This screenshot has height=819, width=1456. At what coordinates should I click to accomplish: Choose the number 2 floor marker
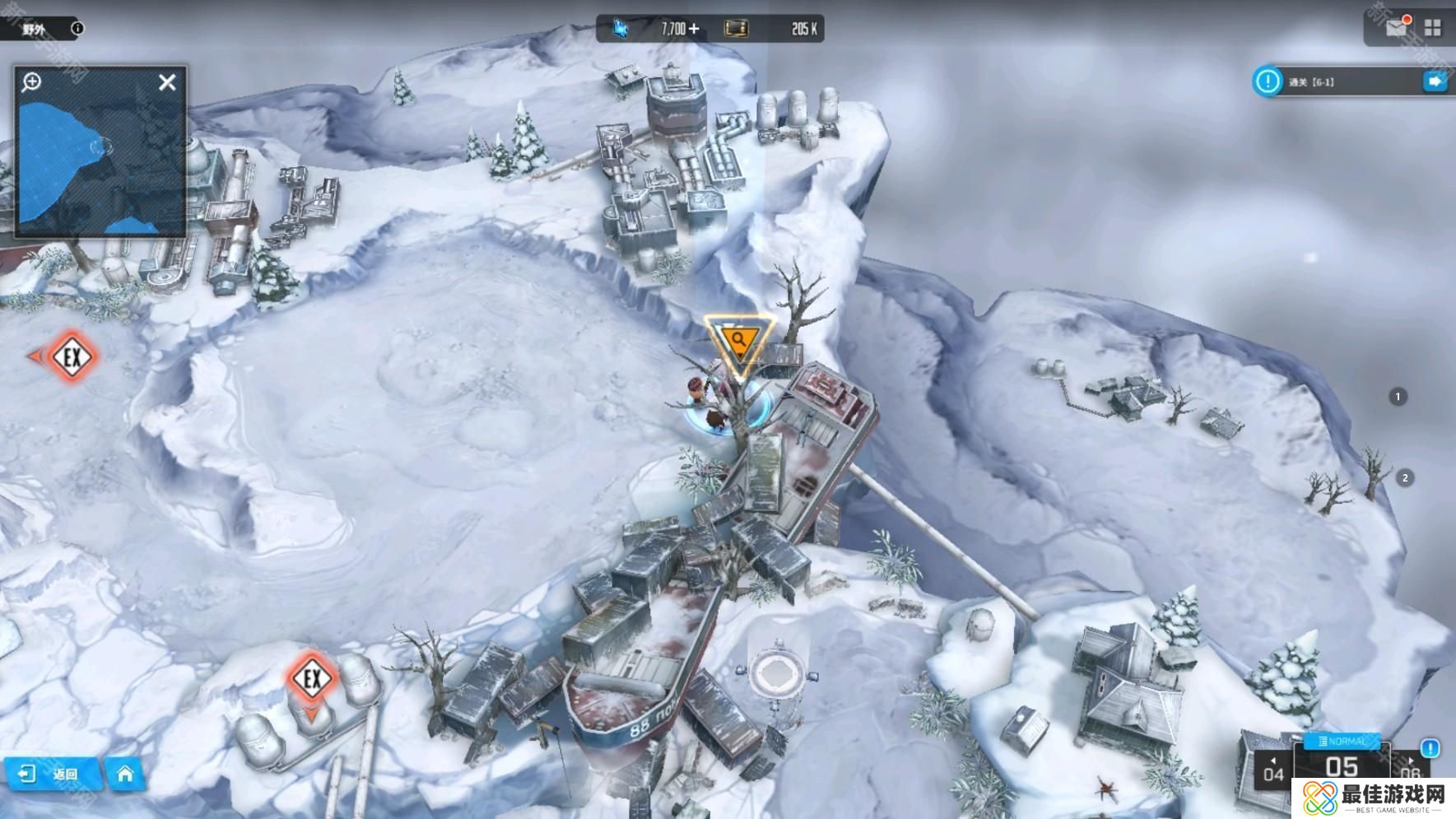(x=1405, y=478)
